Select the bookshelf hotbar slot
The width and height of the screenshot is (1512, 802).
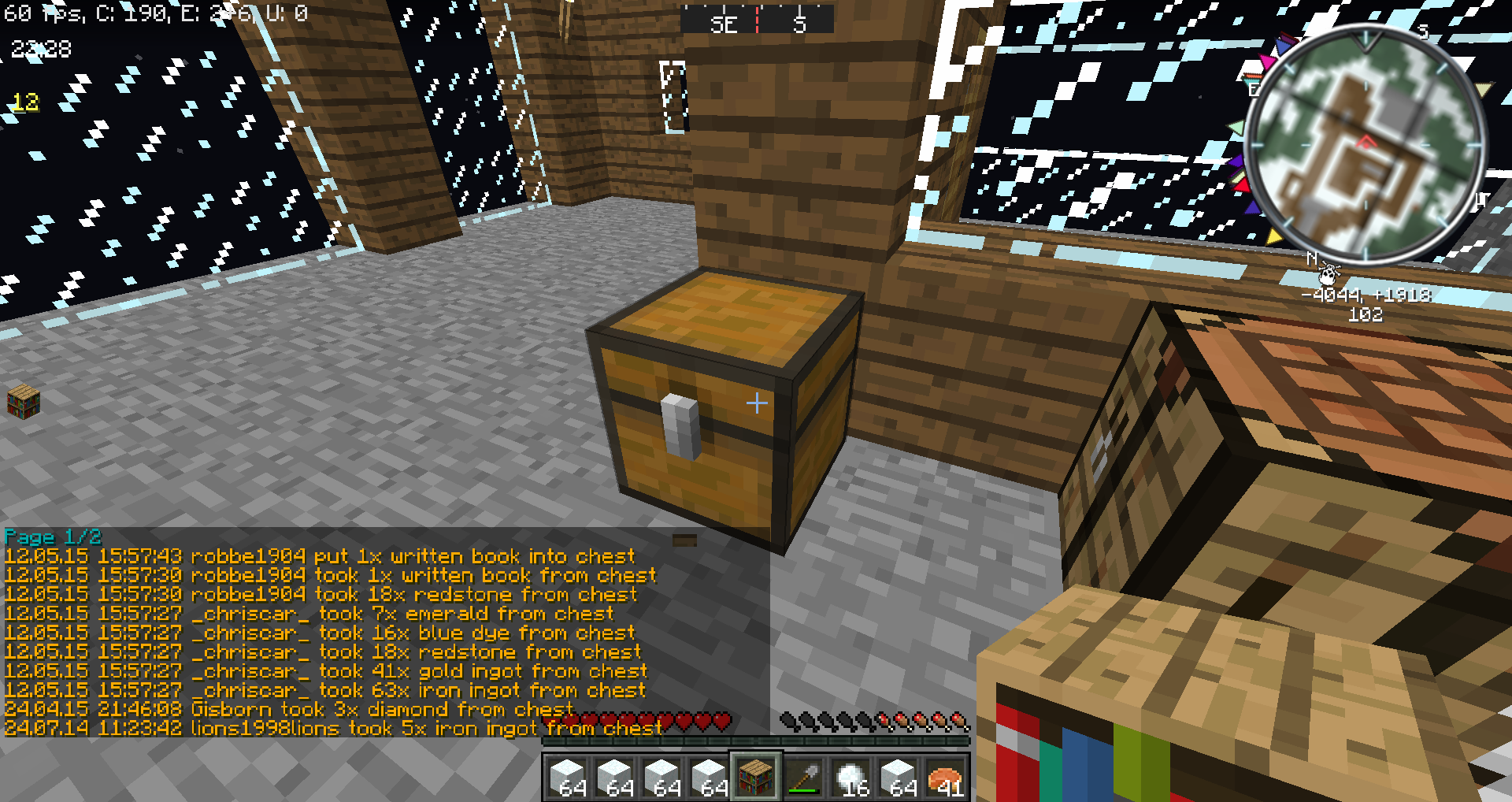(x=756, y=776)
